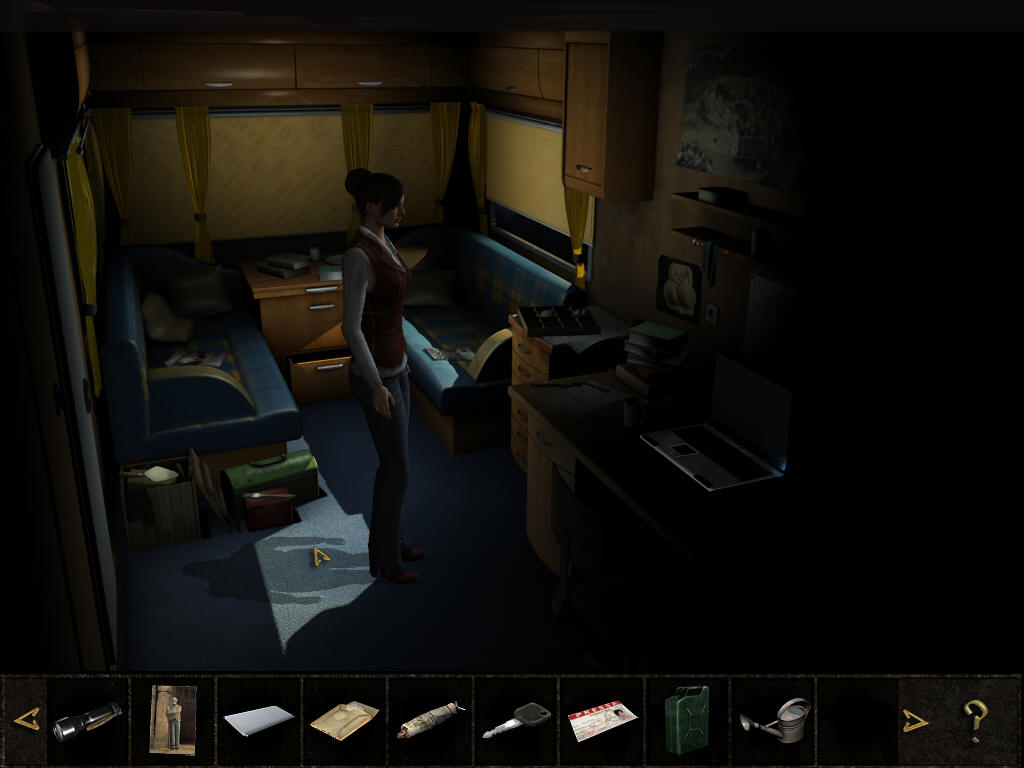Select the flashlight in the inventory

tap(87, 720)
